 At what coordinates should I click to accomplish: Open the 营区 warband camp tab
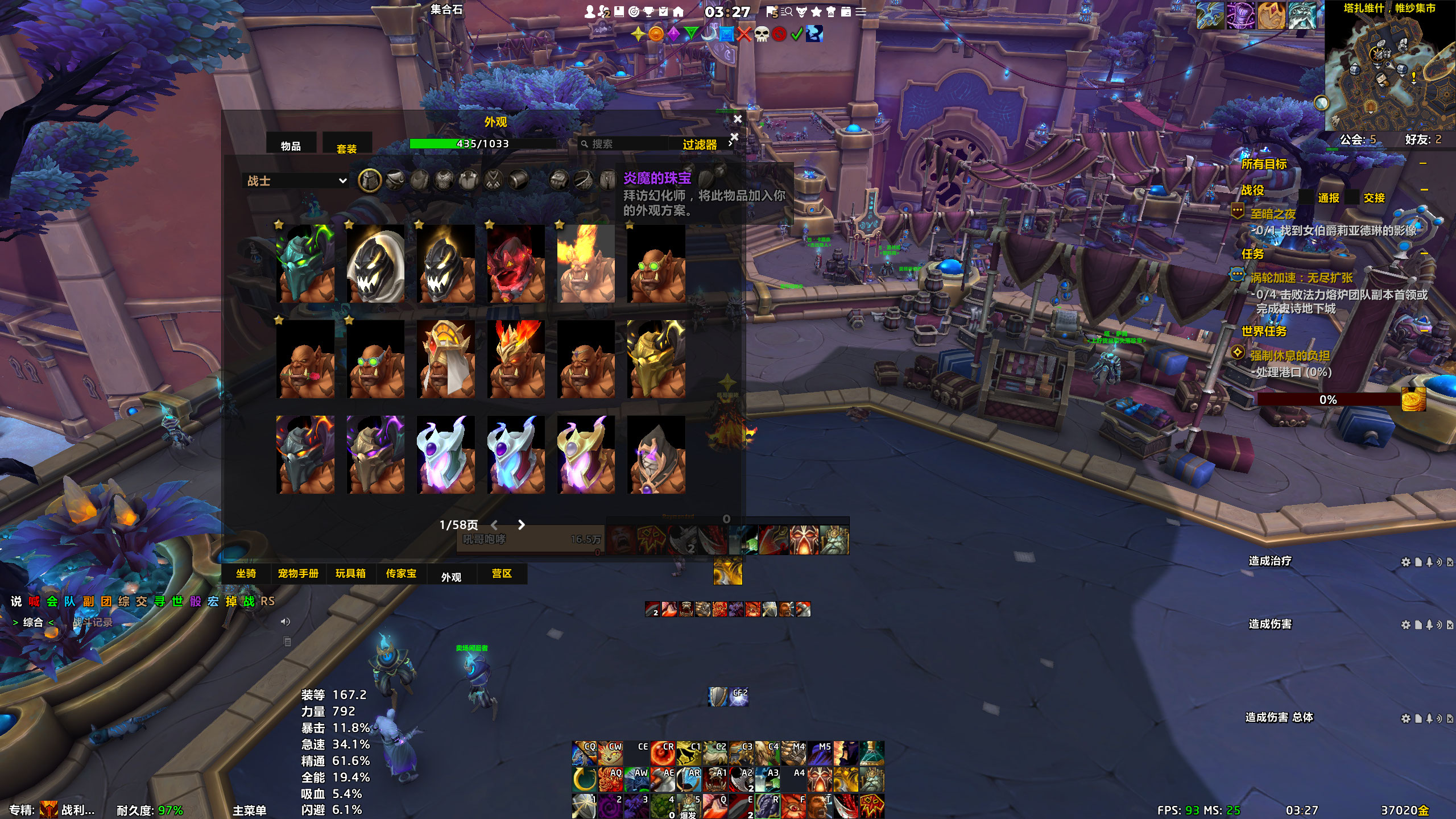point(502,573)
